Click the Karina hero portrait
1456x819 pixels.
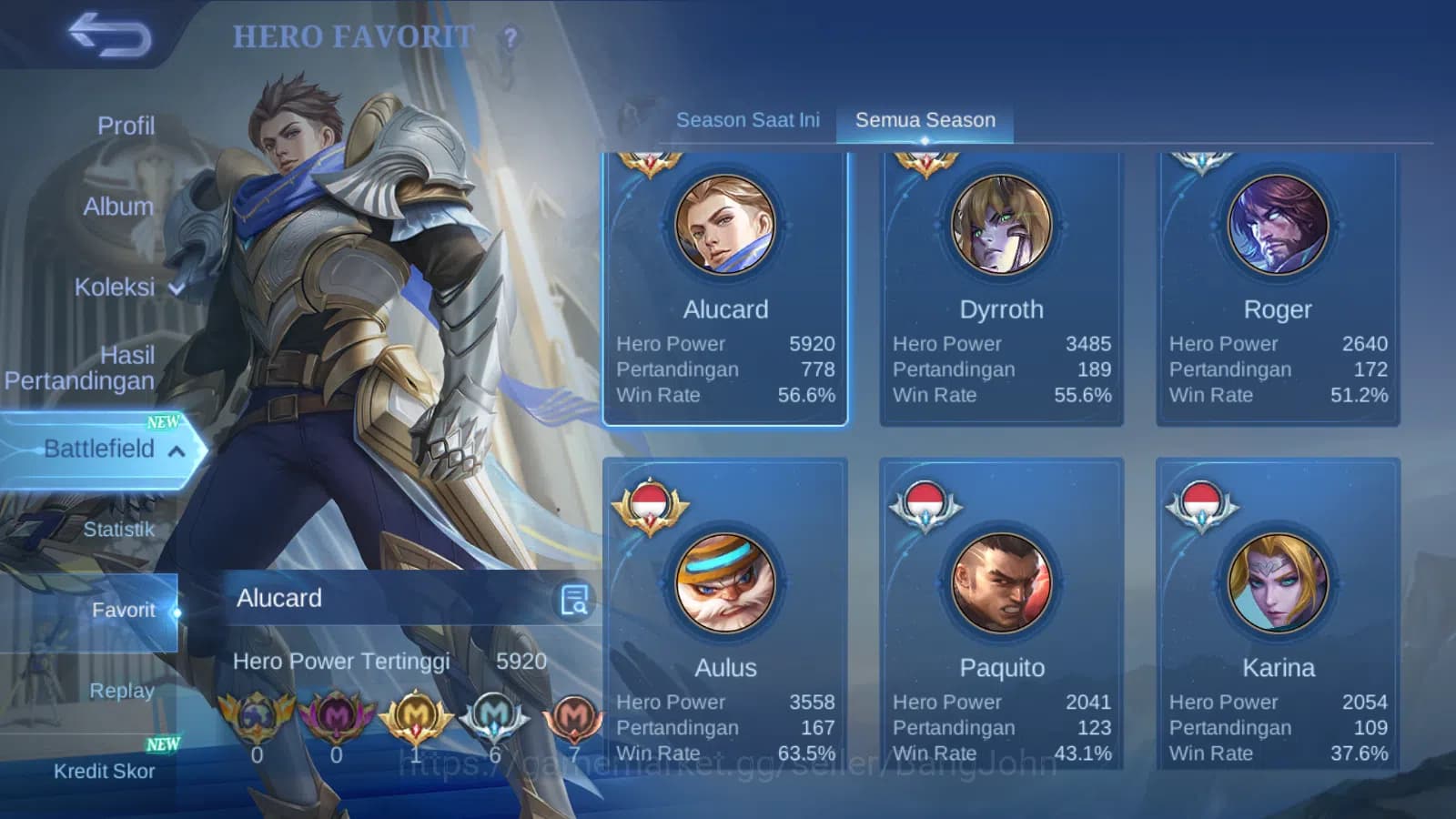[x=1278, y=584]
